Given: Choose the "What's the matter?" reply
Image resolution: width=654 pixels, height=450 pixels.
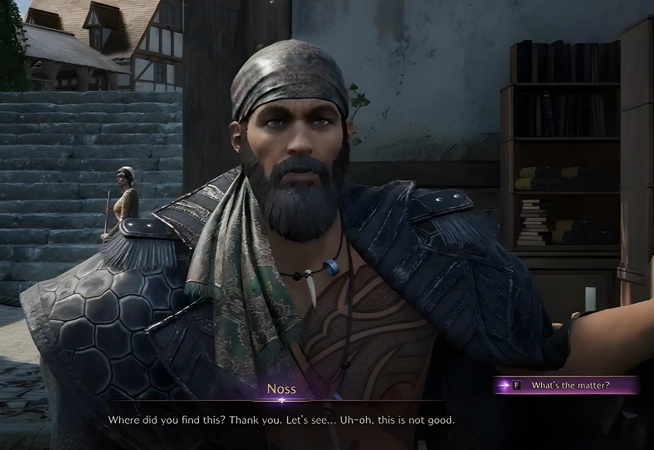Looking at the screenshot, I should pos(570,385).
